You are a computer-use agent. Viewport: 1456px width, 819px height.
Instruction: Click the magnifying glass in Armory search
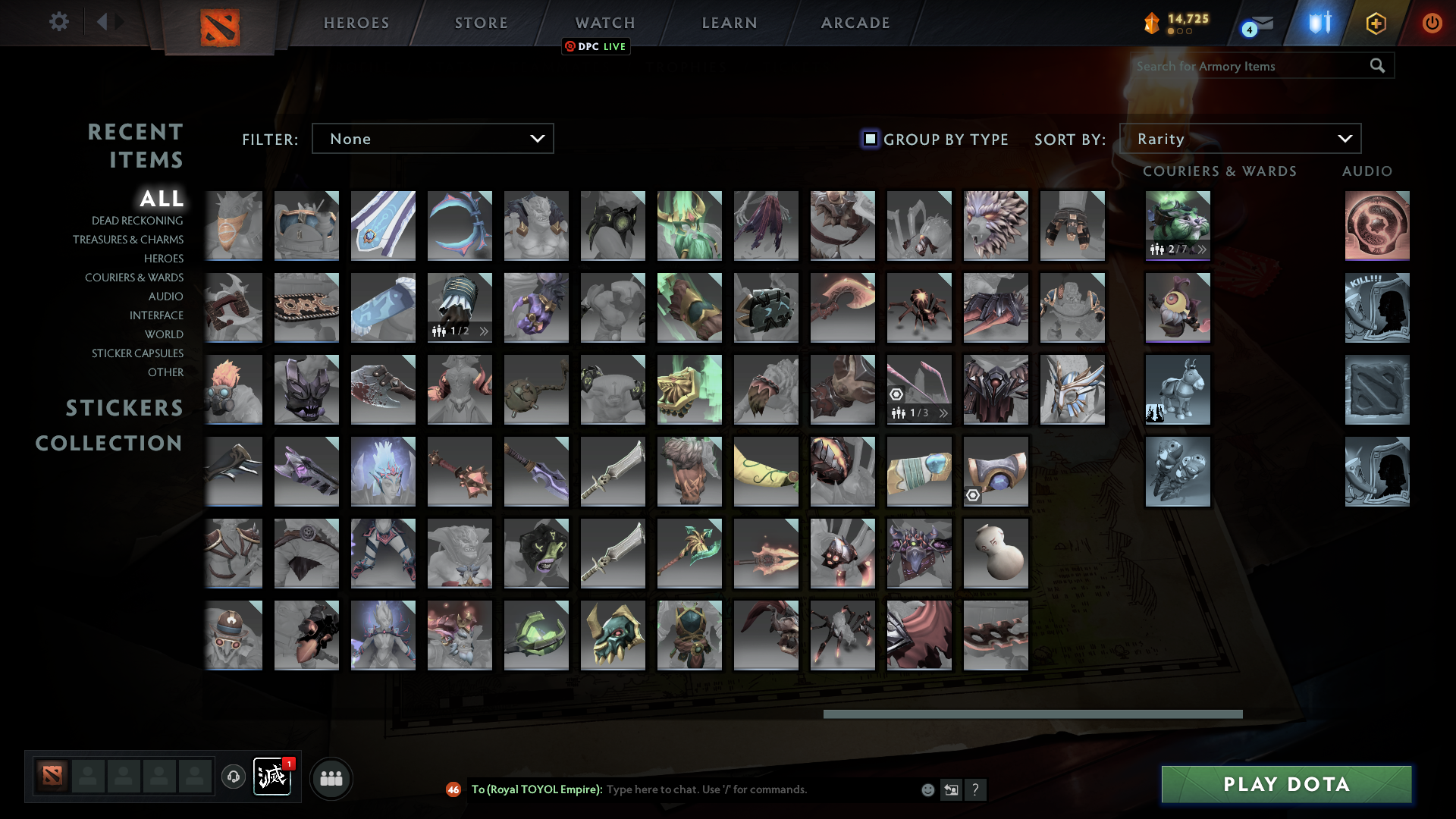pyautogui.click(x=1376, y=66)
